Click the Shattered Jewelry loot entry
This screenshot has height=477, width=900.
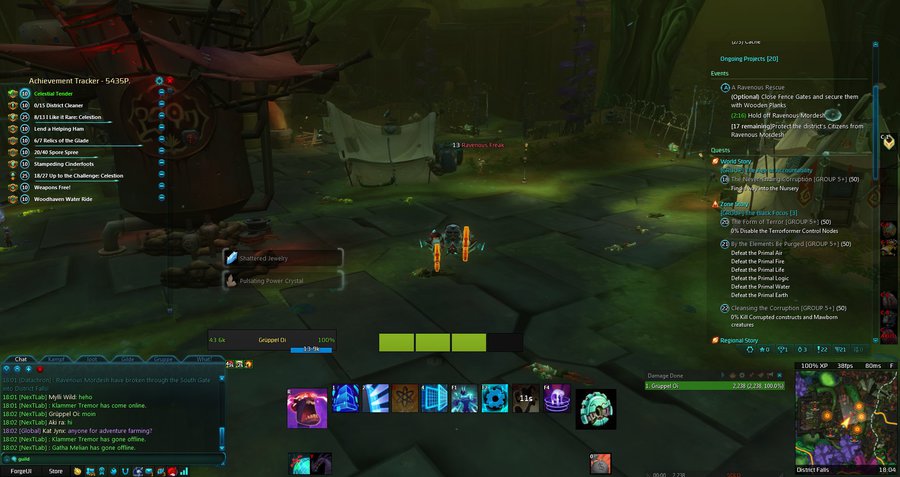click(x=284, y=258)
